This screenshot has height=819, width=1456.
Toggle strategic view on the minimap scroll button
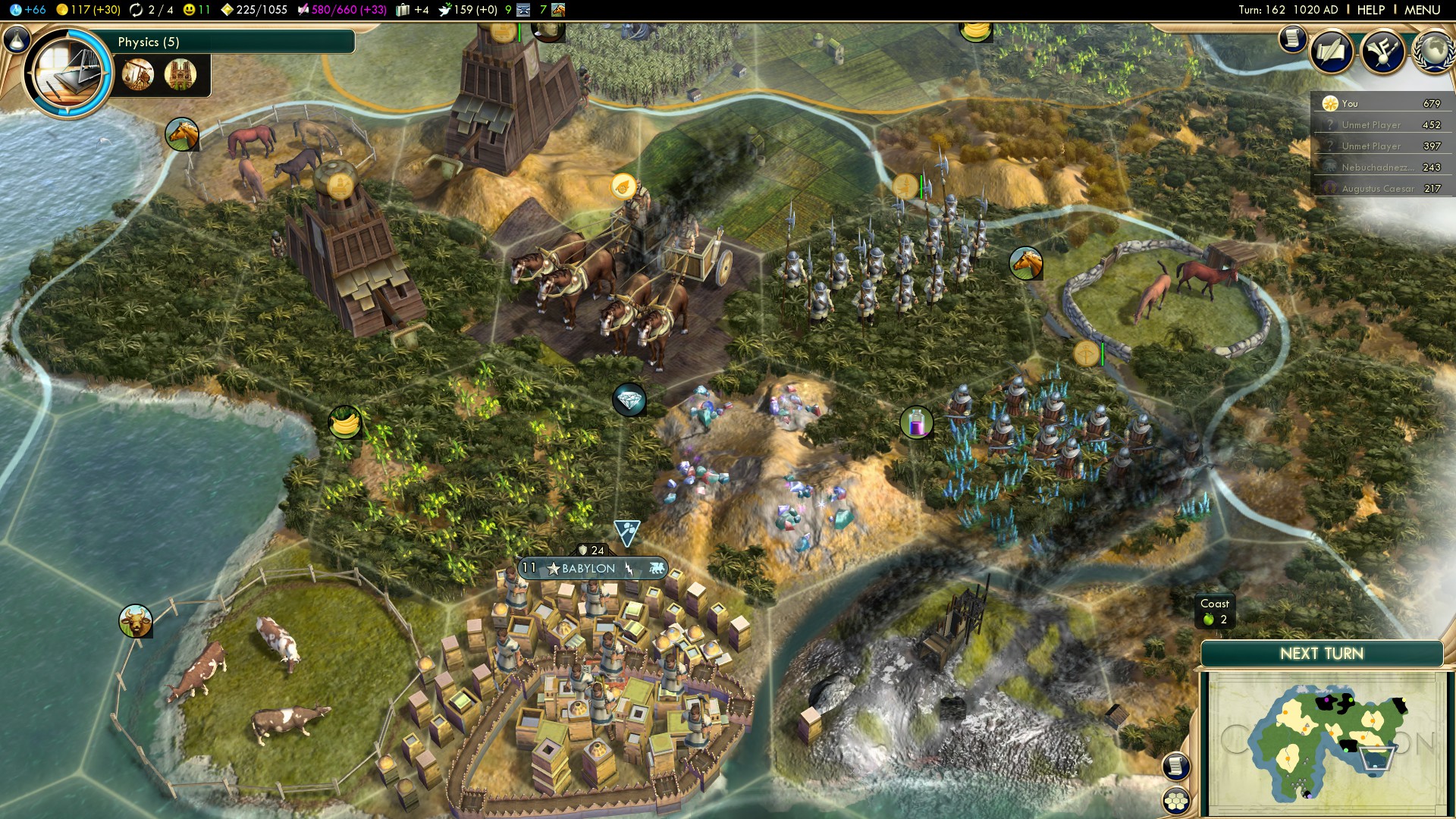(1175, 765)
